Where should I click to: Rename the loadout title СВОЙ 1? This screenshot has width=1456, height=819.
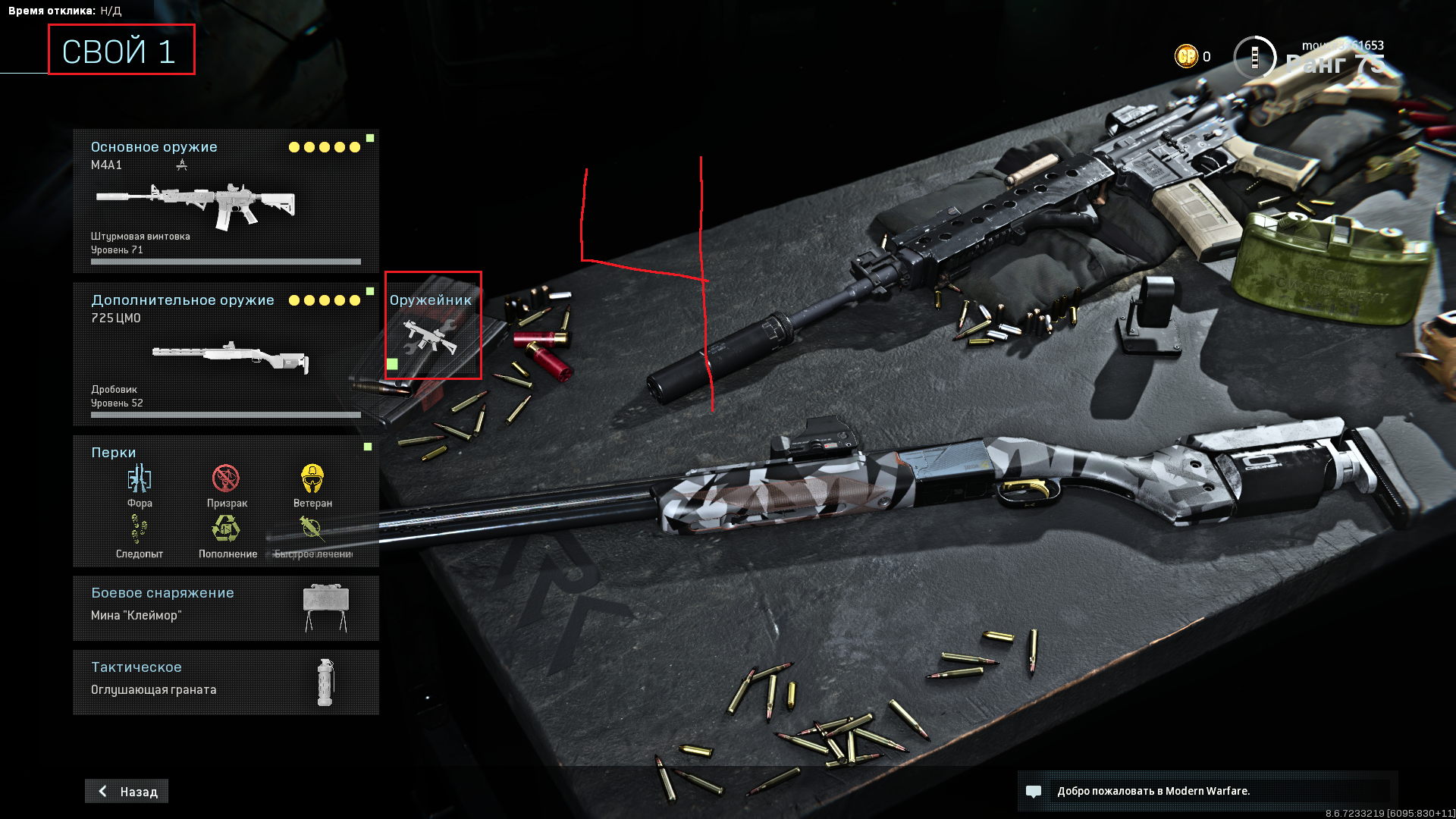121,50
